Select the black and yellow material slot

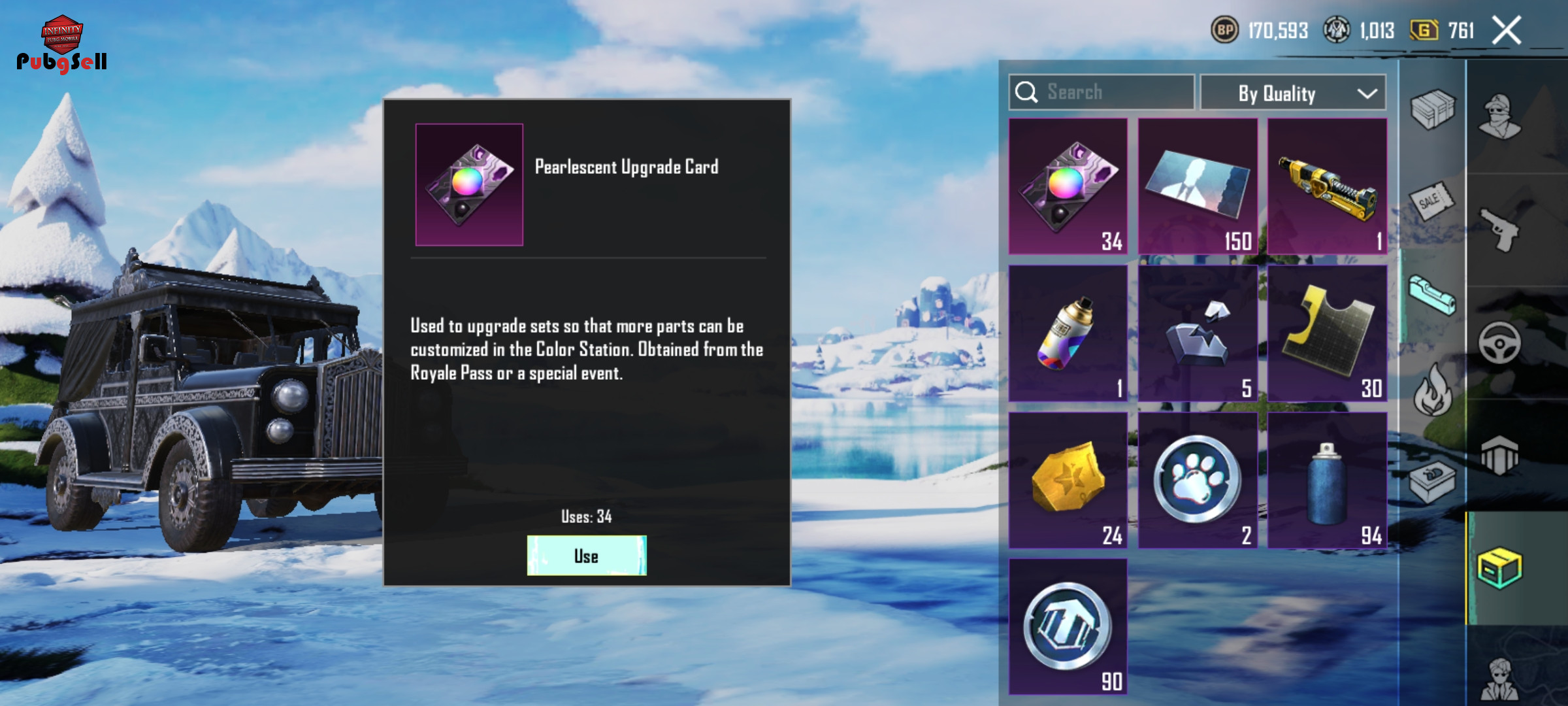click(1327, 333)
